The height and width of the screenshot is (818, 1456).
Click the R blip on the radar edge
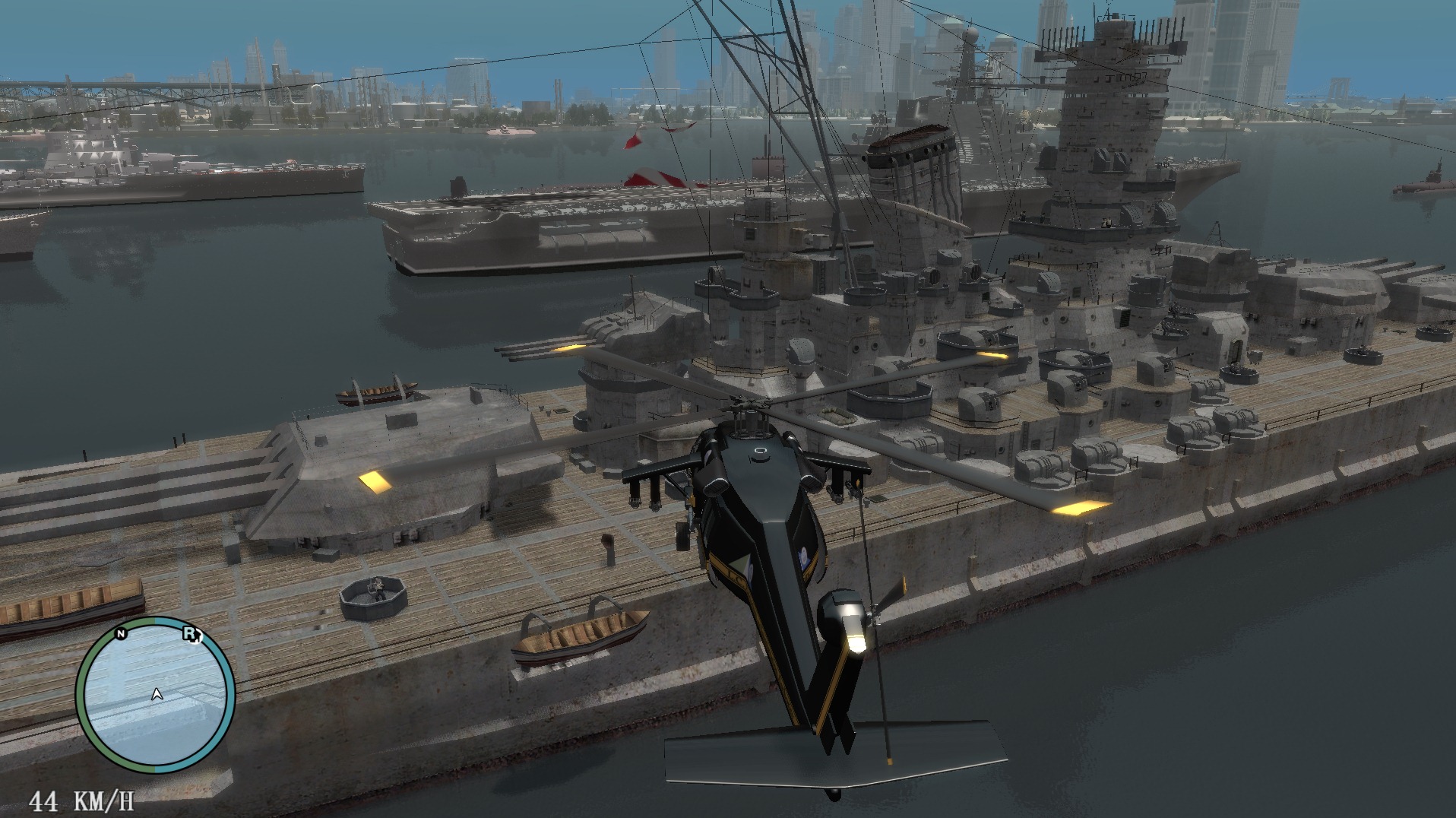(189, 633)
